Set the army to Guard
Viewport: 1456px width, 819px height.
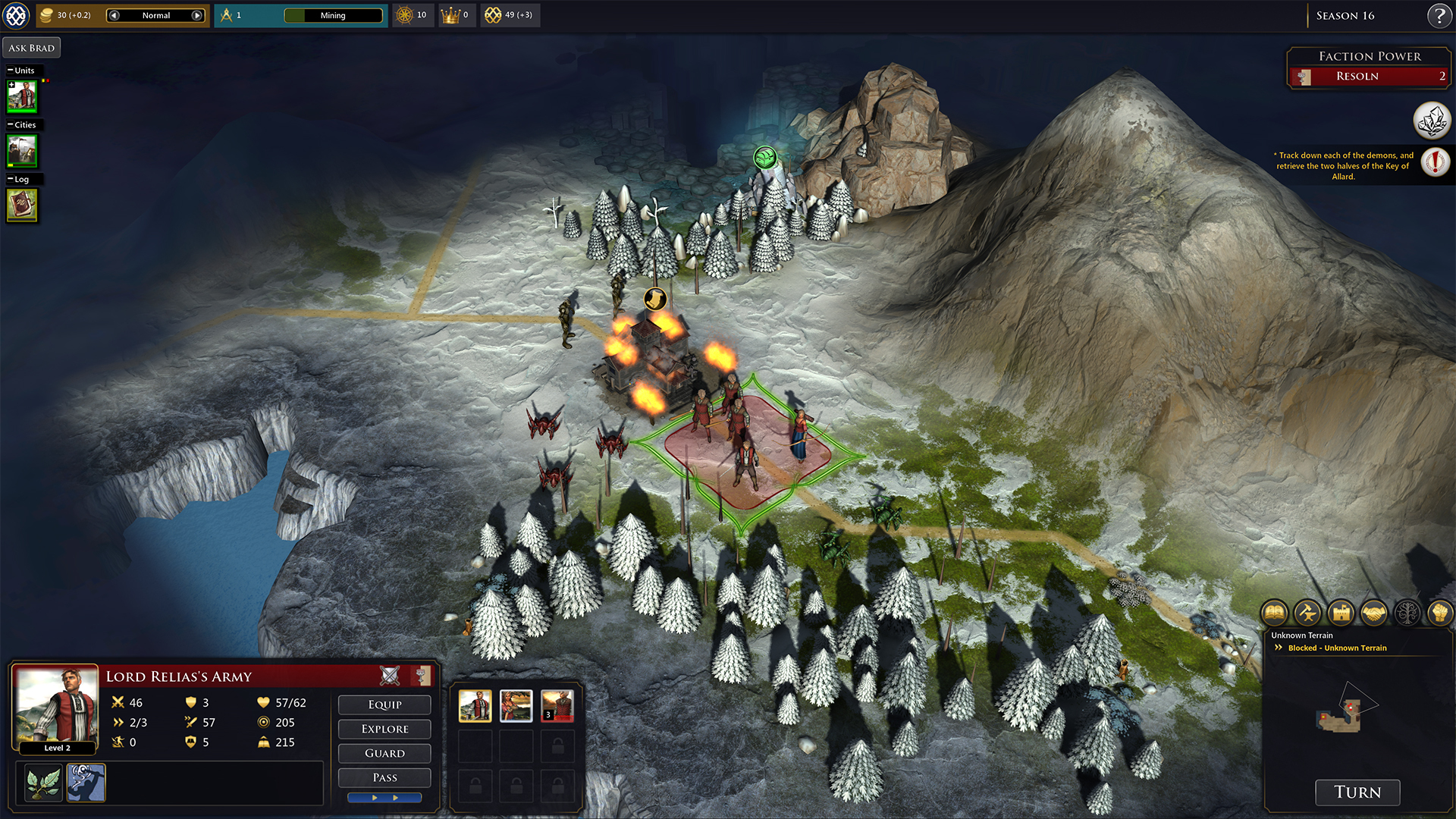384,753
